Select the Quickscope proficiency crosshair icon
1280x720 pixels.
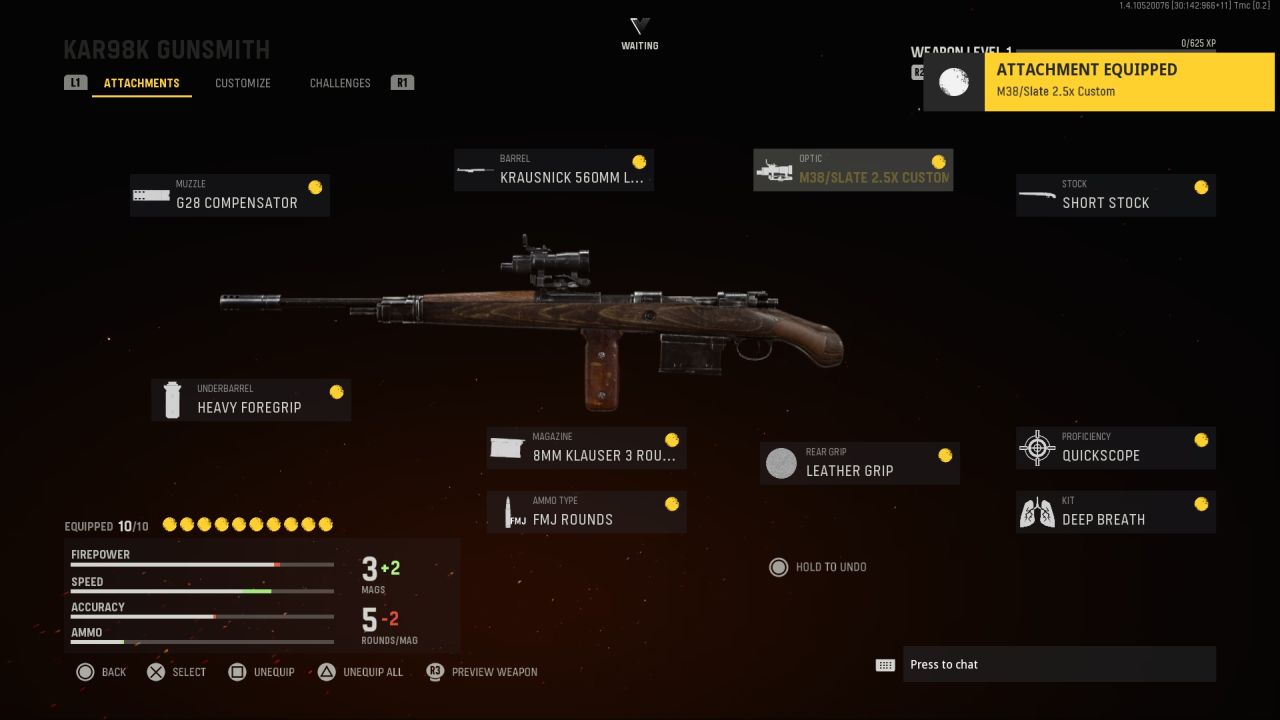pos(1036,447)
